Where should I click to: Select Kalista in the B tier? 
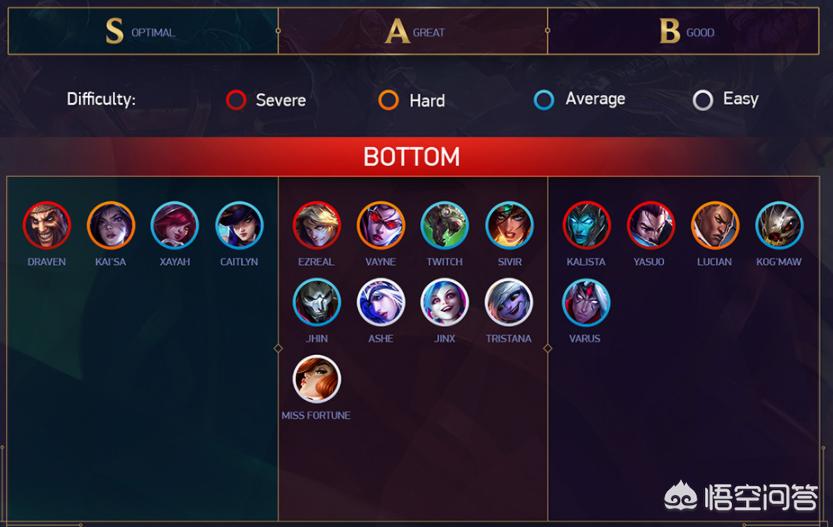click(x=586, y=226)
